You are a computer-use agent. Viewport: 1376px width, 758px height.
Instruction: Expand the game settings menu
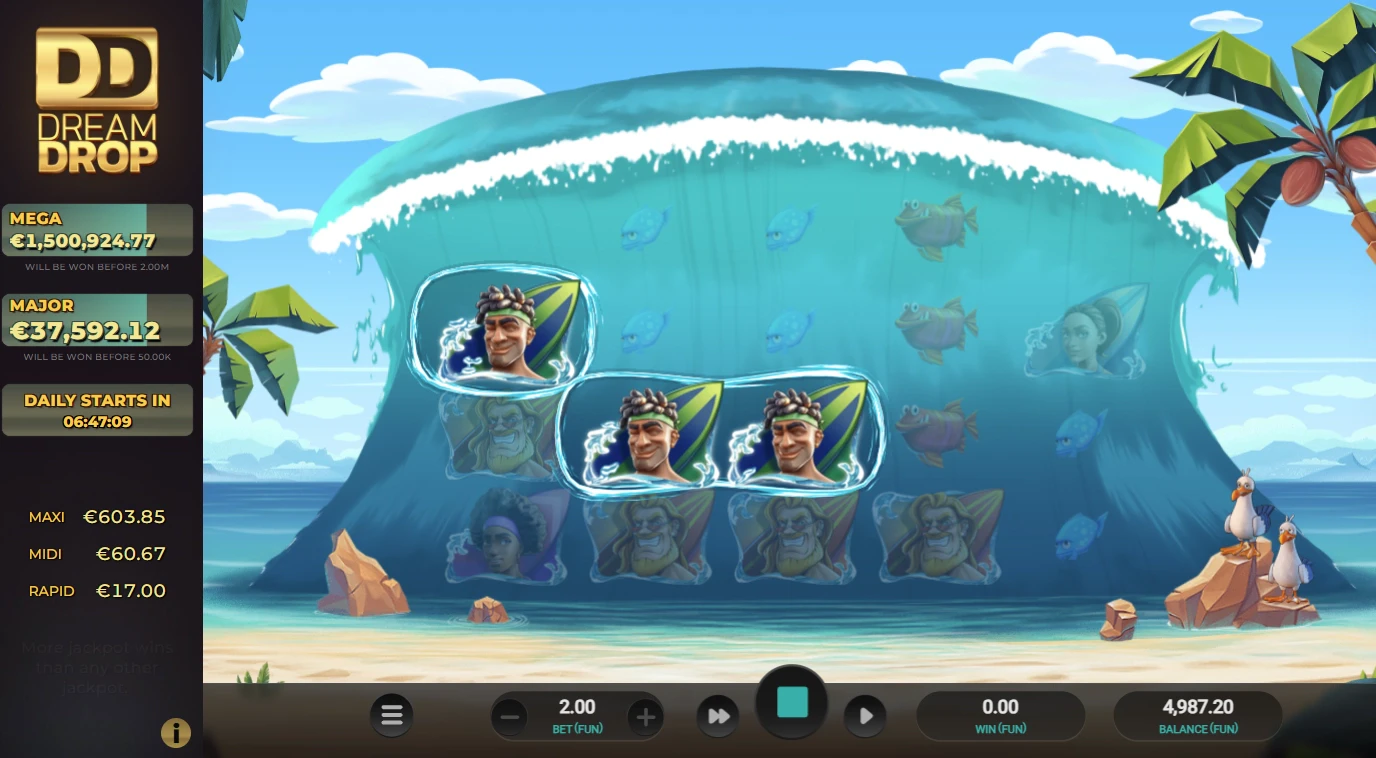tap(391, 715)
